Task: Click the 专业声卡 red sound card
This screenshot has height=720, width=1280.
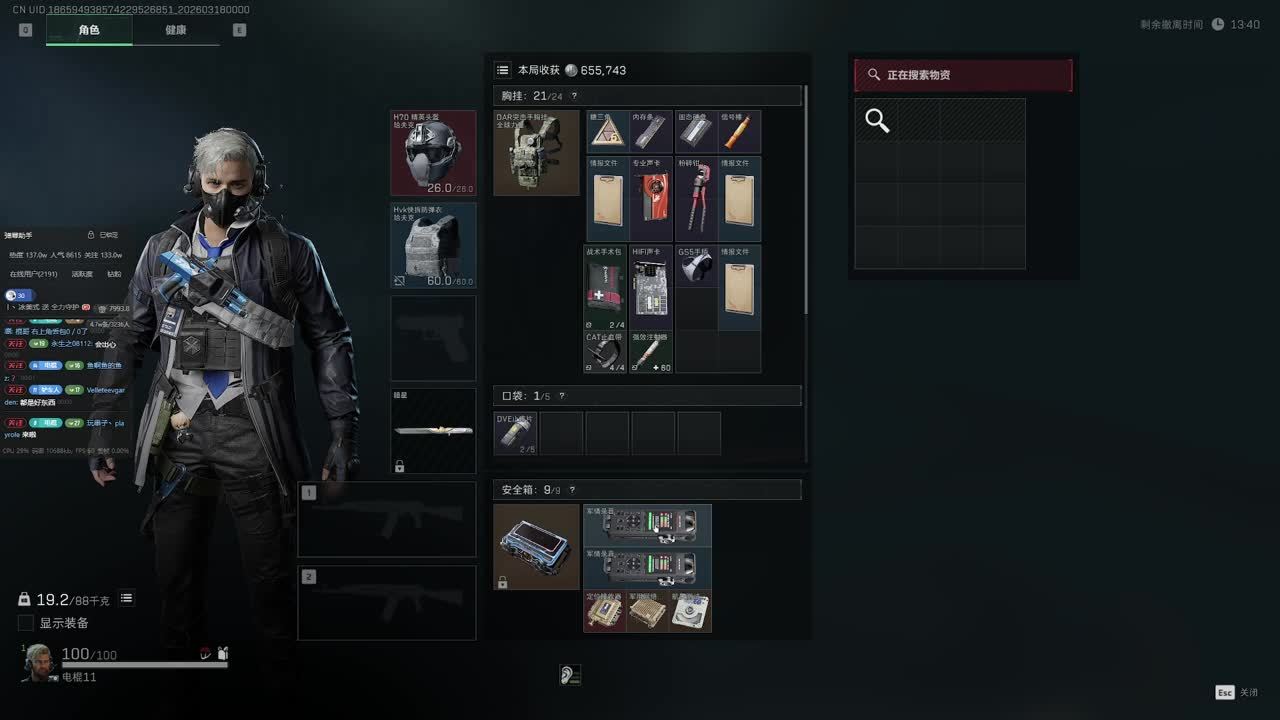Action: point(651,199)
